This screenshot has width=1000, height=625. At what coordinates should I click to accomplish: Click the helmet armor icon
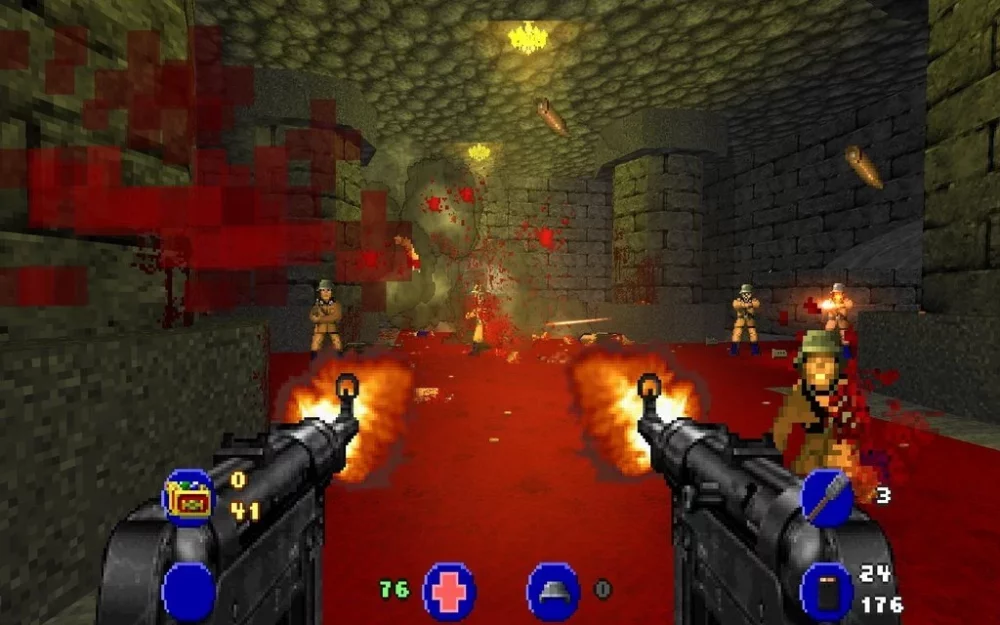coord(553,591)
